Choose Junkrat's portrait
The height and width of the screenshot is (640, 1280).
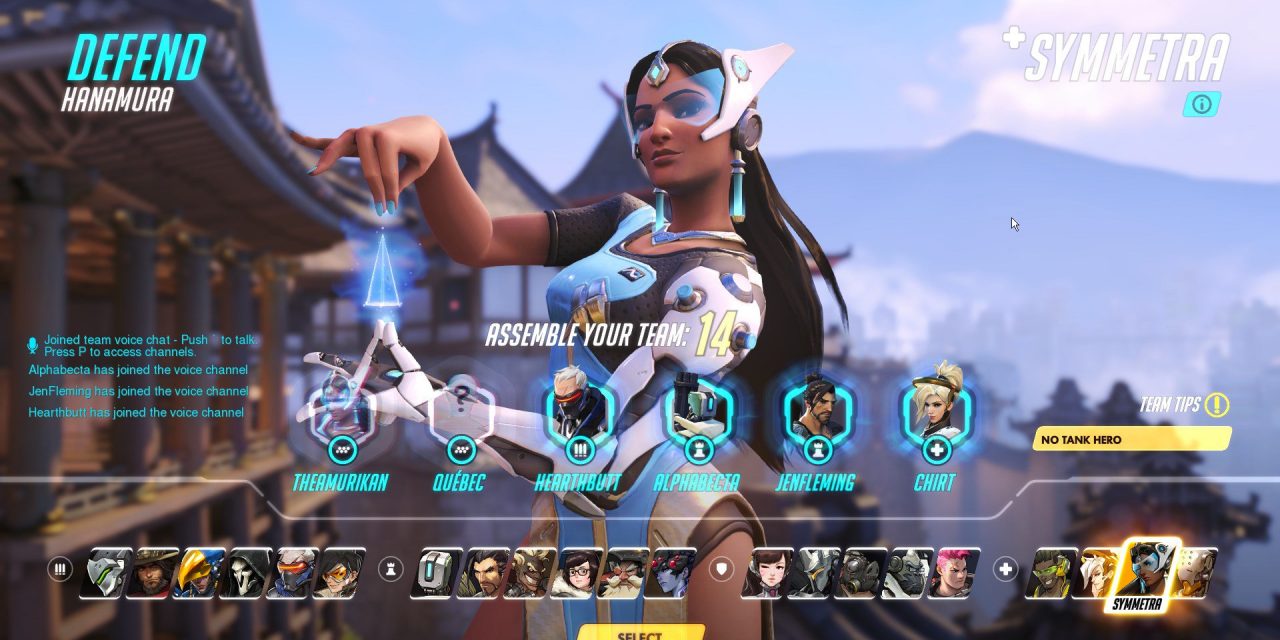tap(528, 572)
